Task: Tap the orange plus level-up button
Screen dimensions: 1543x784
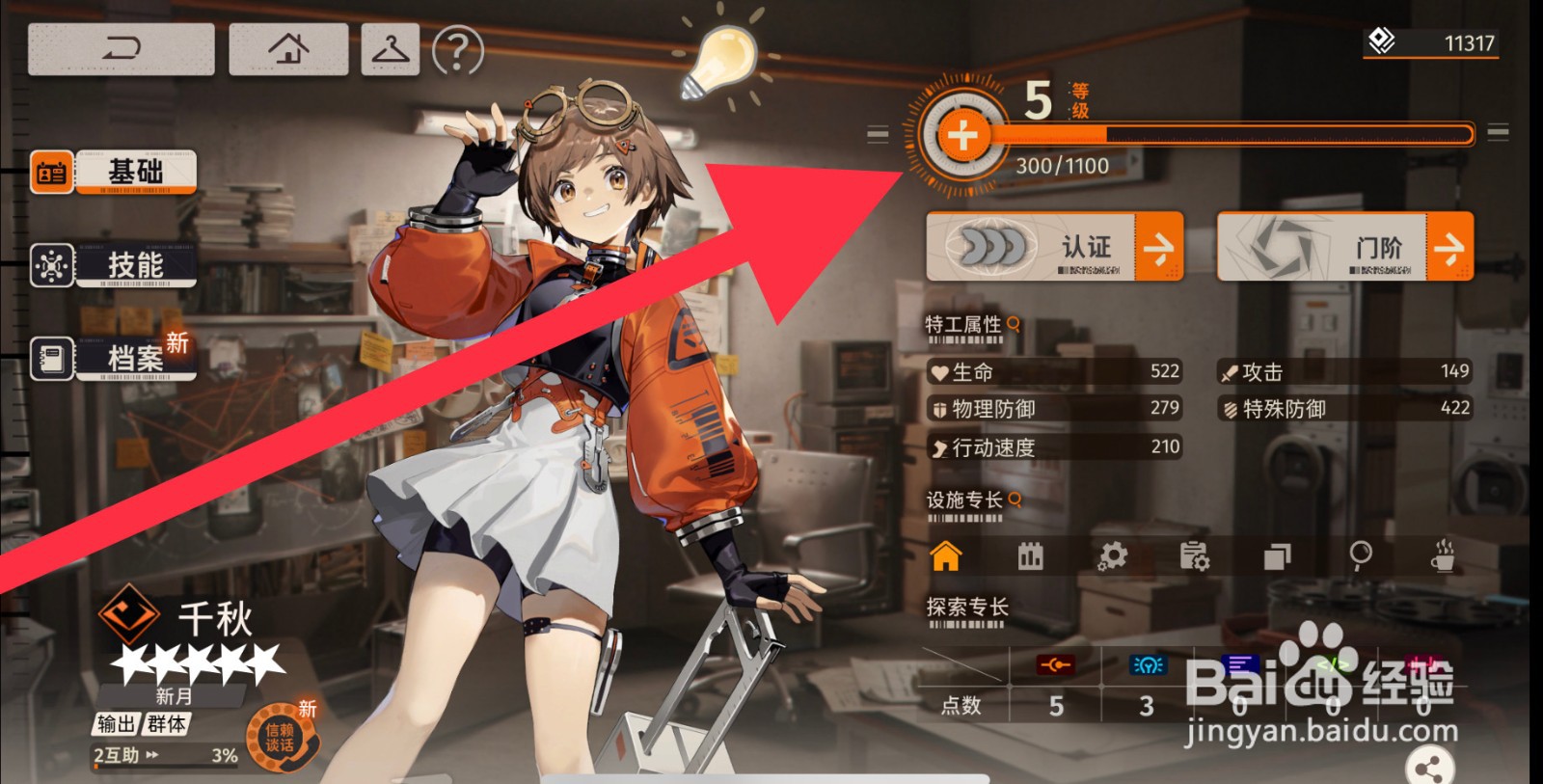Action: 961,136
